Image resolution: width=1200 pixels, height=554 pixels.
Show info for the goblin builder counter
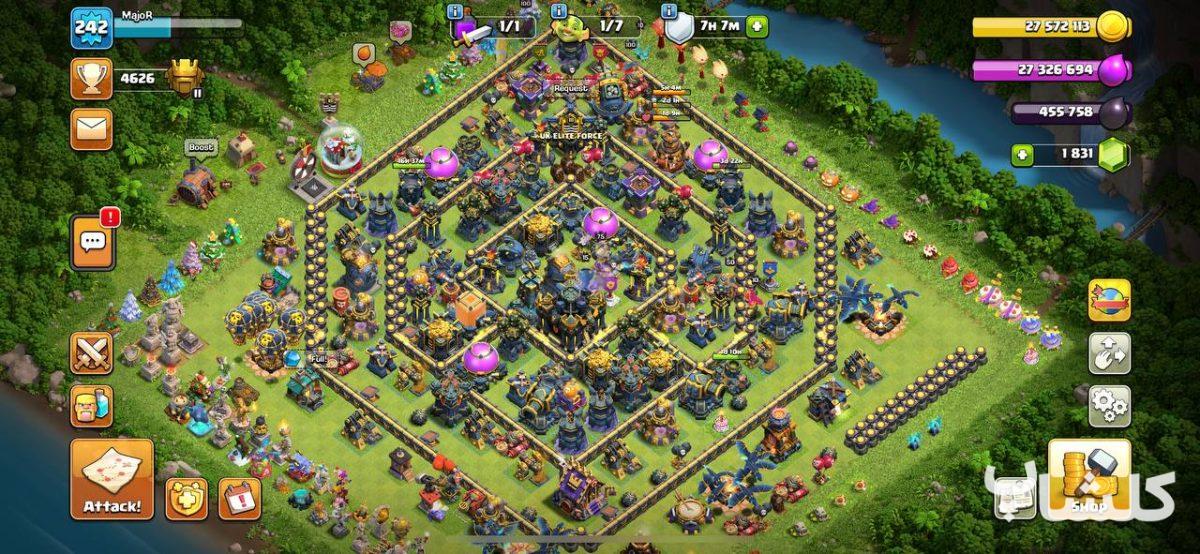point(559,11)
